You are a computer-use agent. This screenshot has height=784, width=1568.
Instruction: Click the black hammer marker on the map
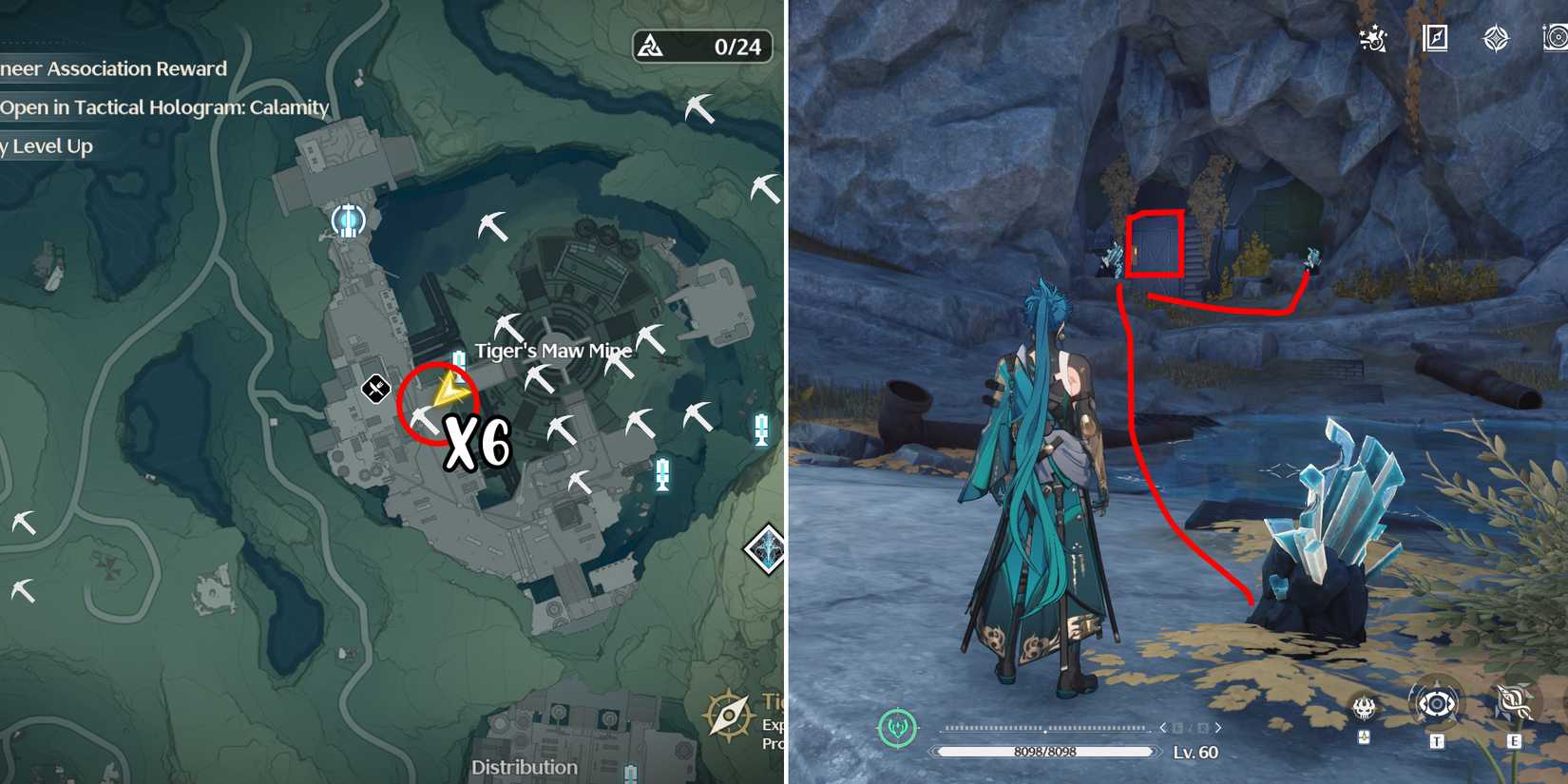tap(374, 389)
